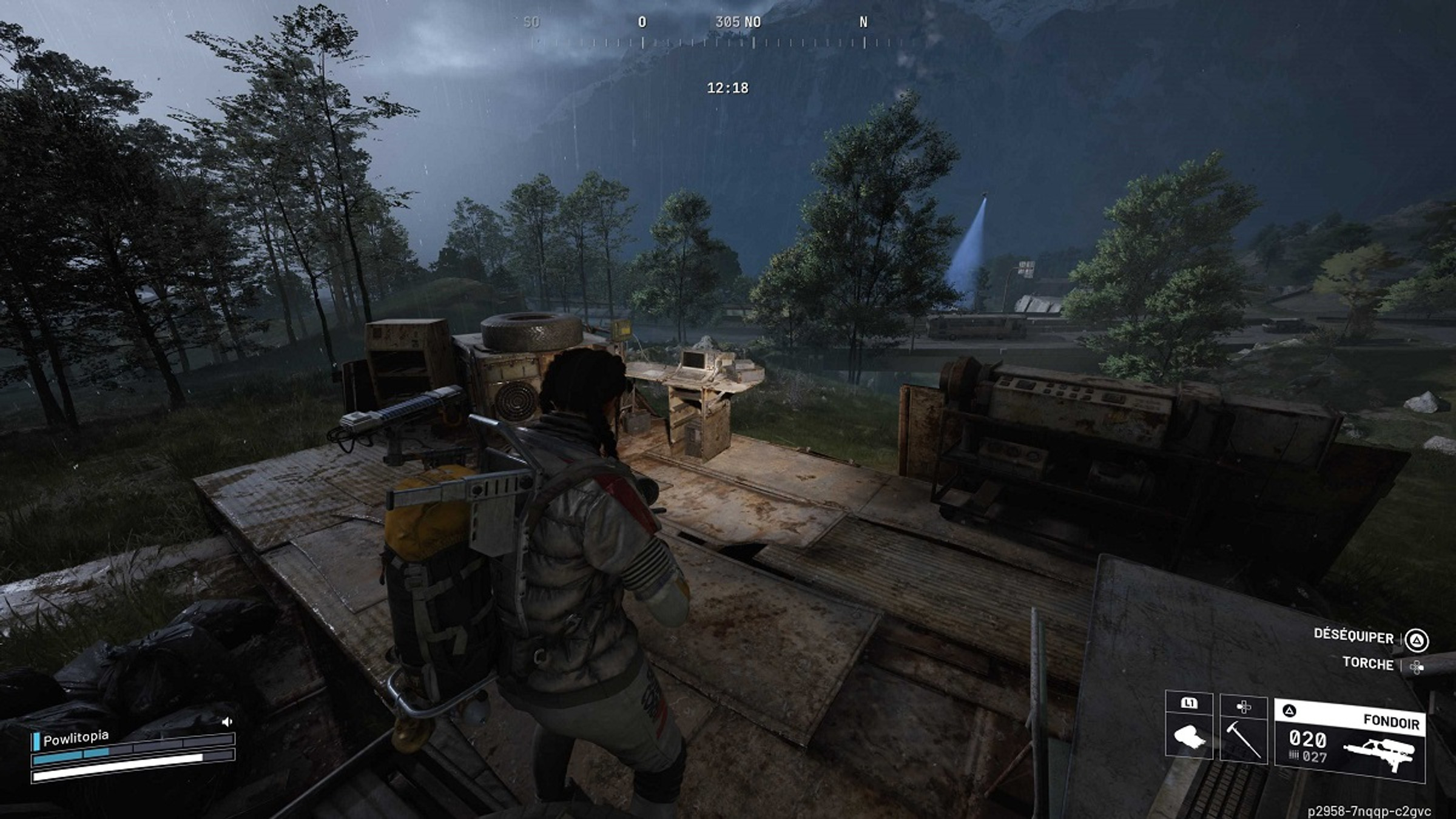This screenshot has width=1456, height=819.
Task: Click the white stamina bar below Powlitopia
Action: point(115,775)
